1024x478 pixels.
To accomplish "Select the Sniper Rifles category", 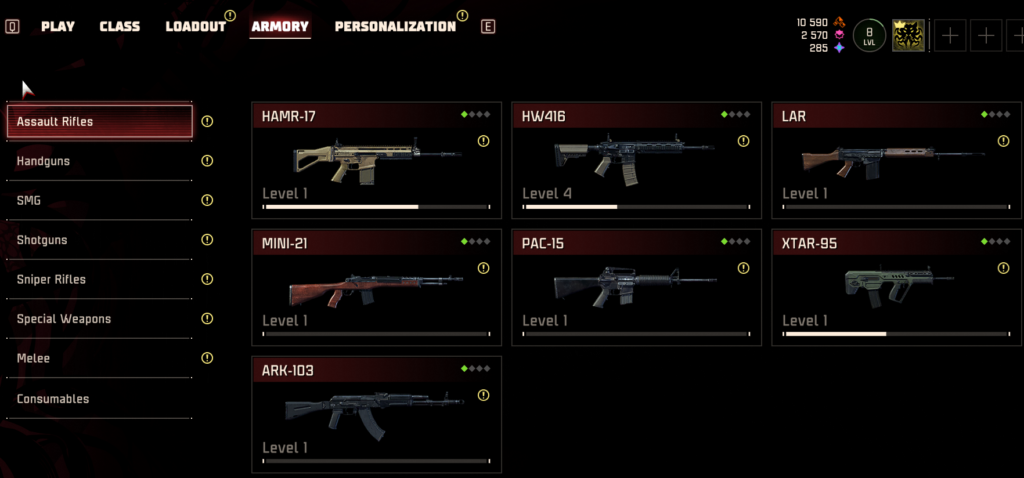I will point(99,279).
